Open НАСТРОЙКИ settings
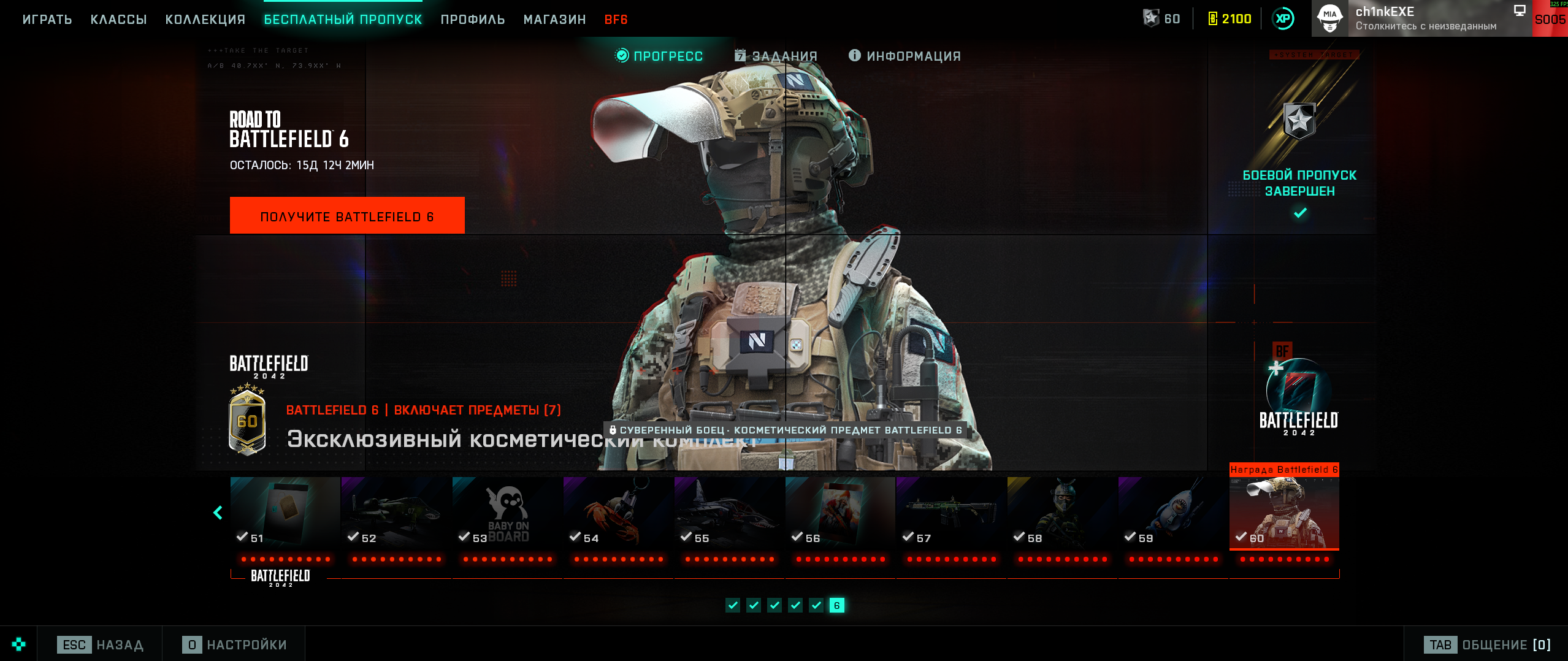 coord(234,644)
